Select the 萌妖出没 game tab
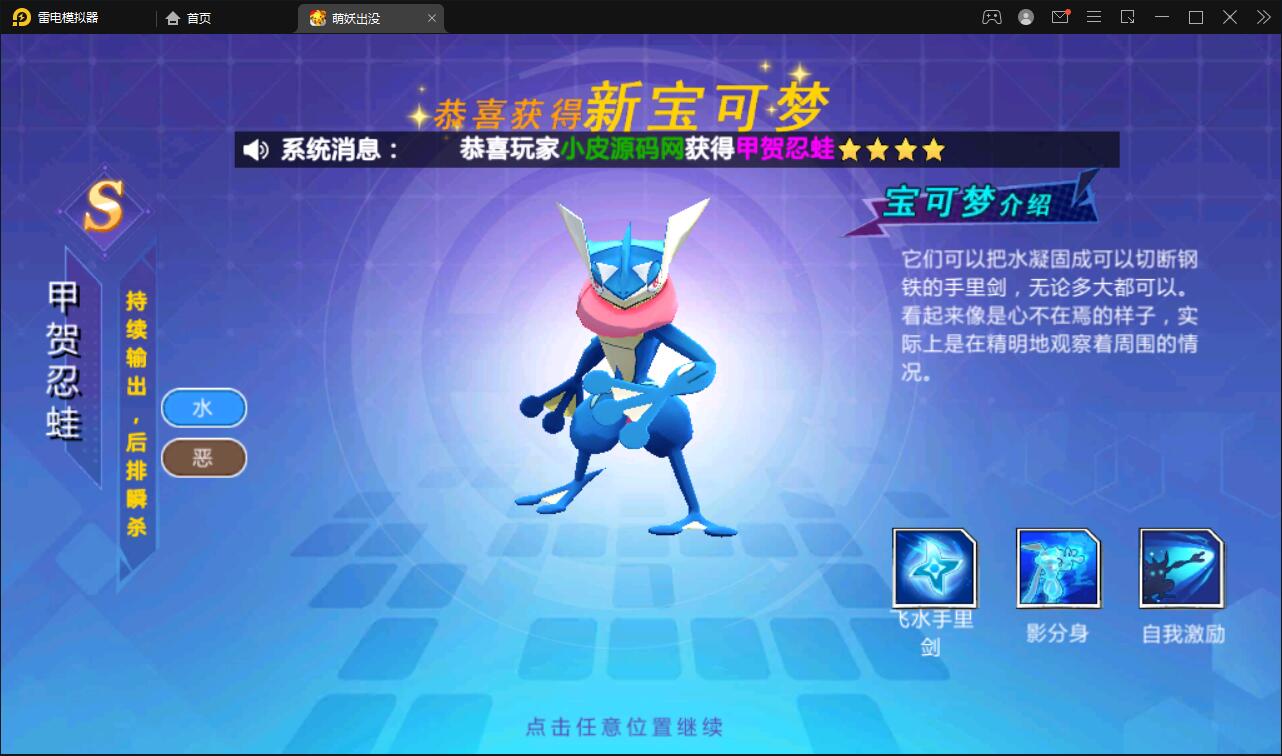 360,17
